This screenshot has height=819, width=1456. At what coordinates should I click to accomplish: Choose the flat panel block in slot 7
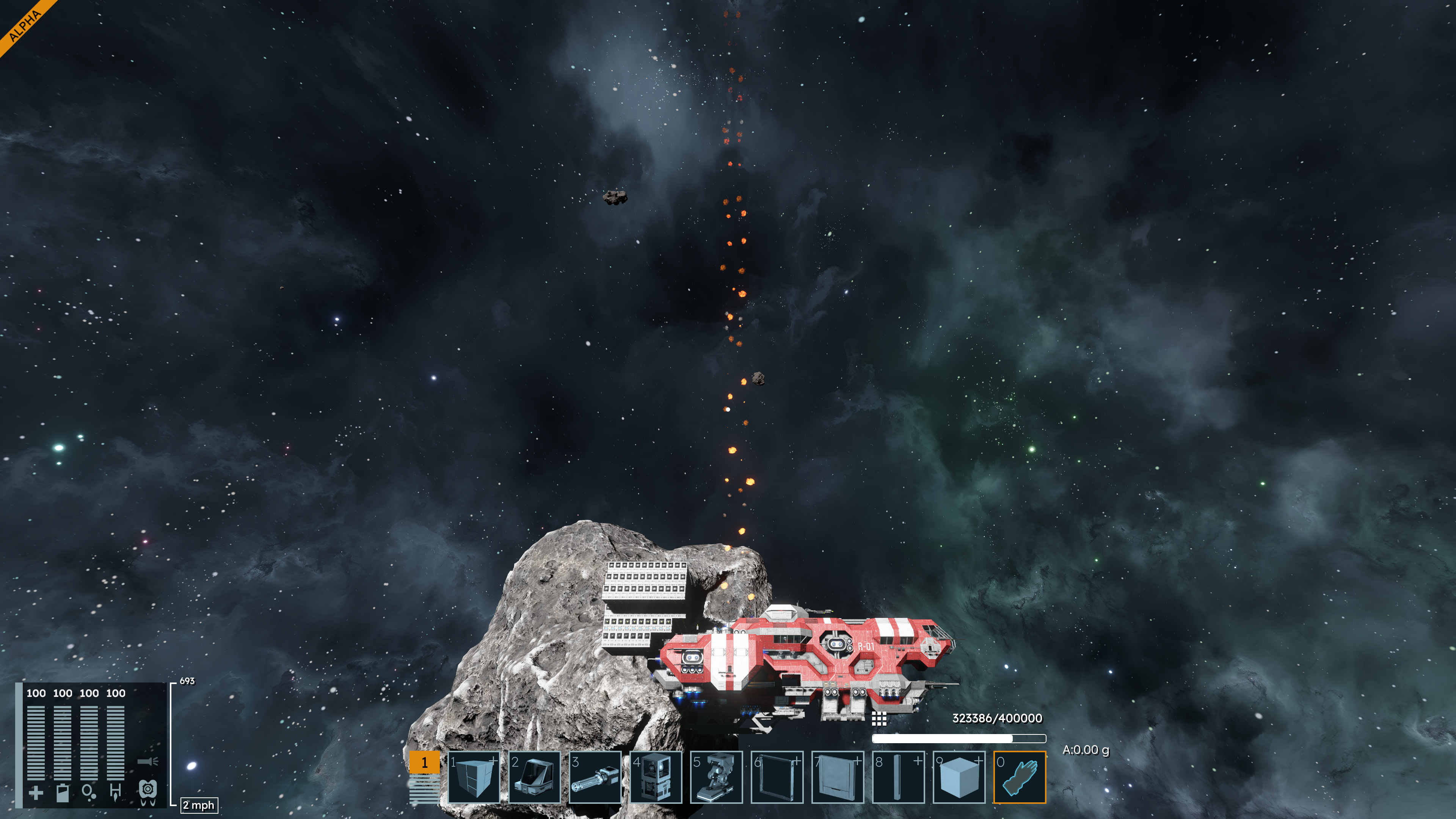[x=837, y=777]
